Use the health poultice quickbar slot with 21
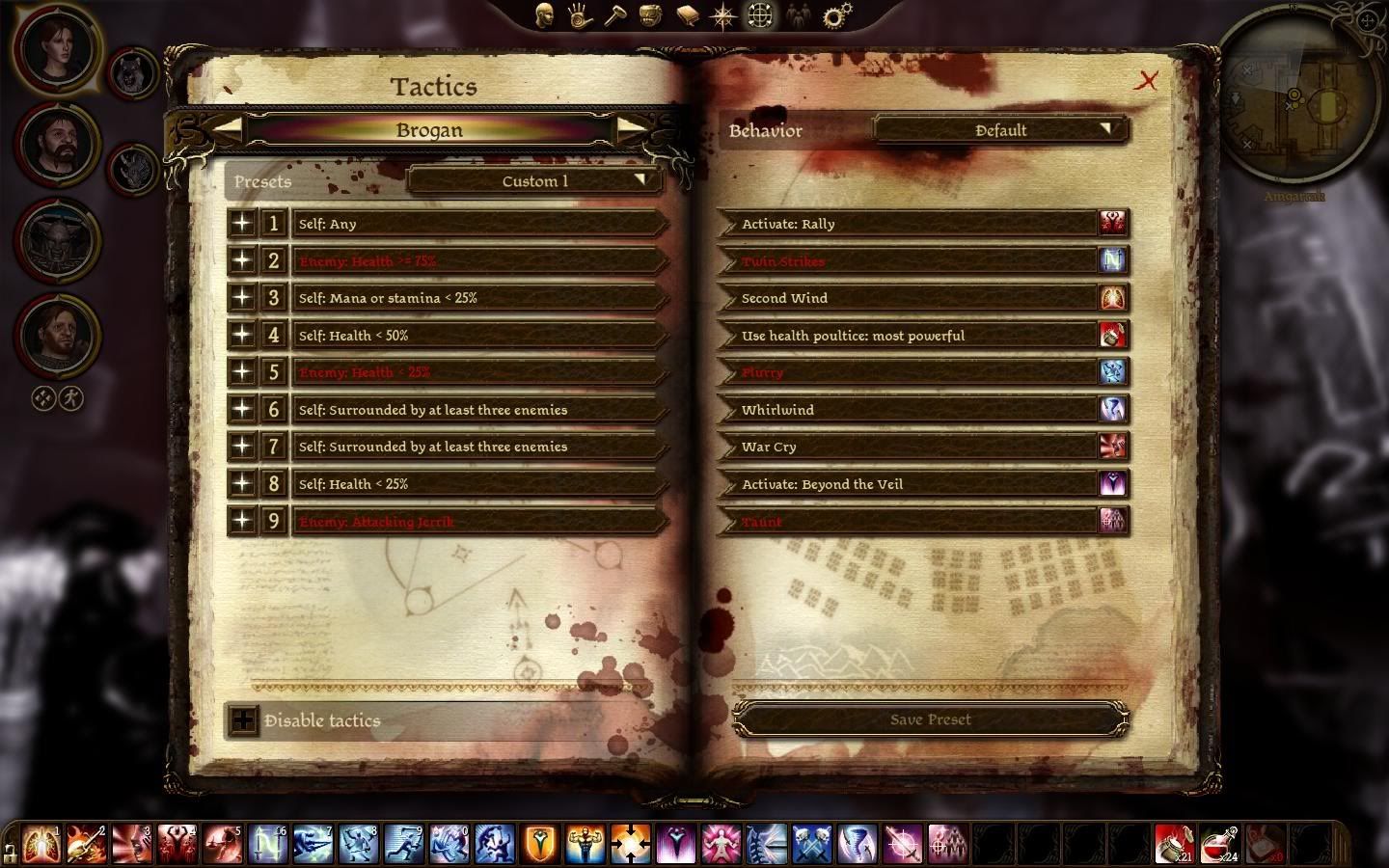 coord(1173,843)
